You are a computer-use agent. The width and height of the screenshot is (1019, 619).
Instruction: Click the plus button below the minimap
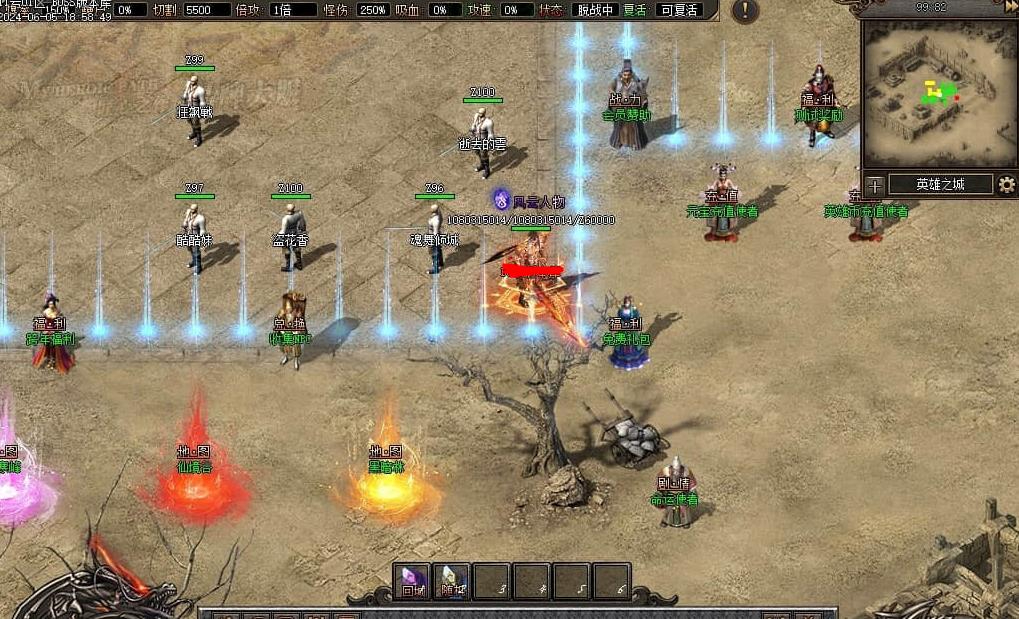click(875, 185)
